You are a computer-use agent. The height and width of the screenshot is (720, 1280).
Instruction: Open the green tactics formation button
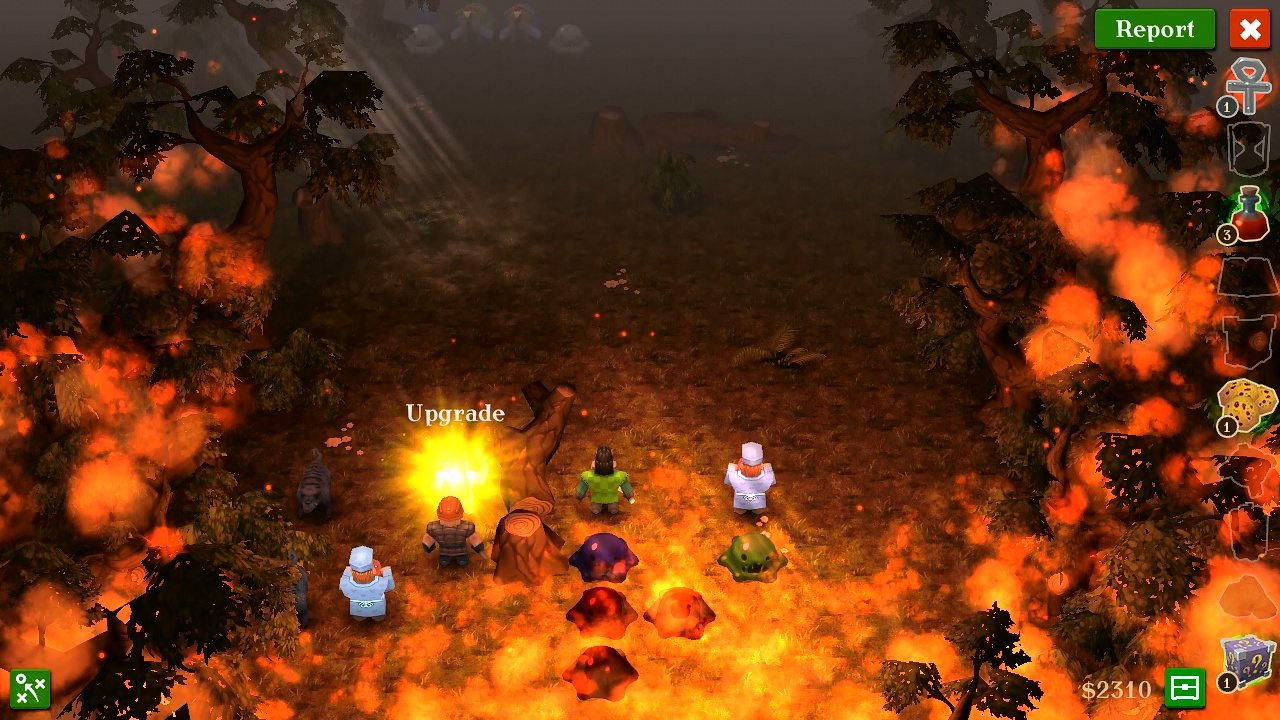[30, 689]
